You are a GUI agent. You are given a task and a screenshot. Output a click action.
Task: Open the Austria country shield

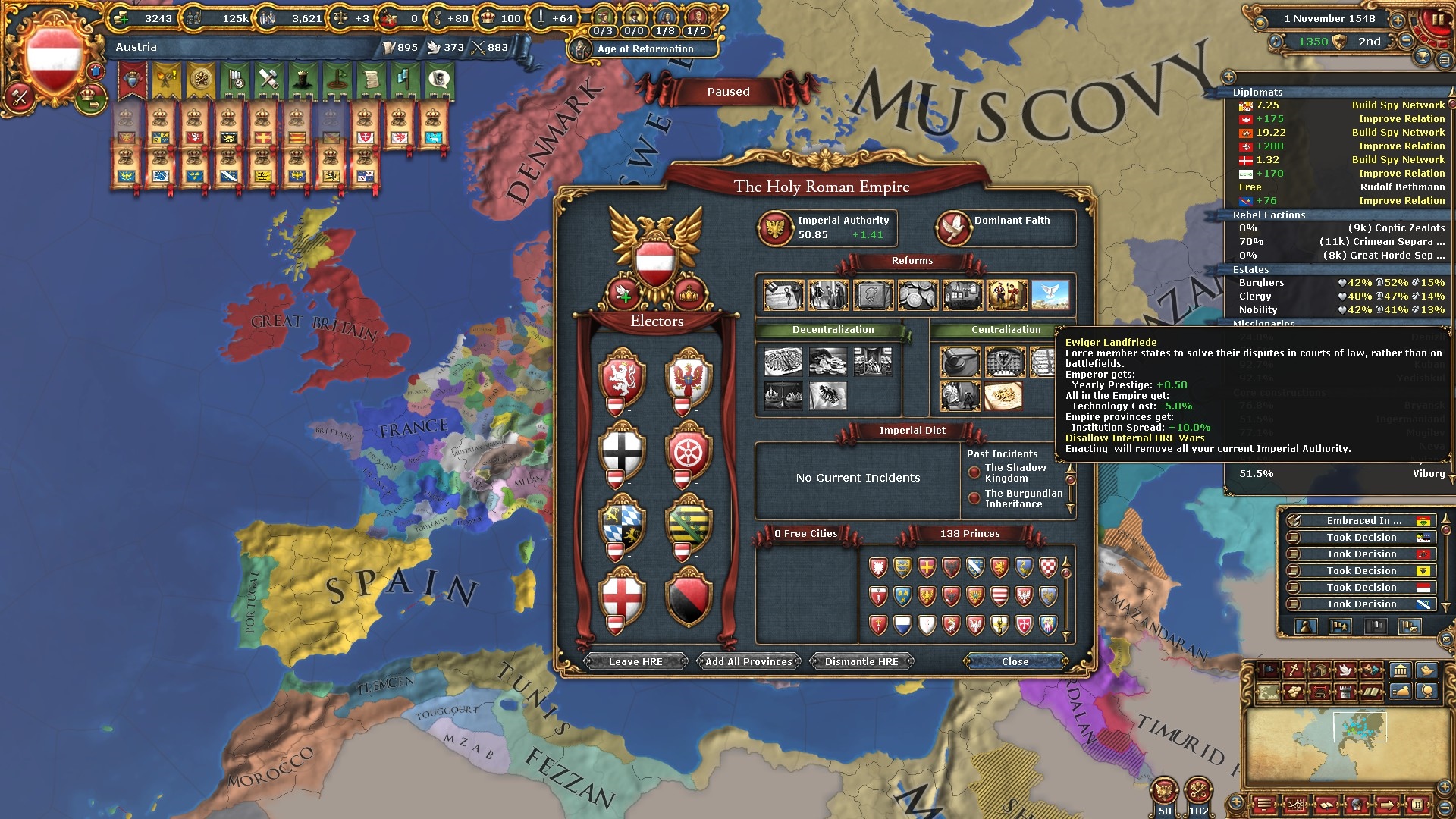pos(55,59)
